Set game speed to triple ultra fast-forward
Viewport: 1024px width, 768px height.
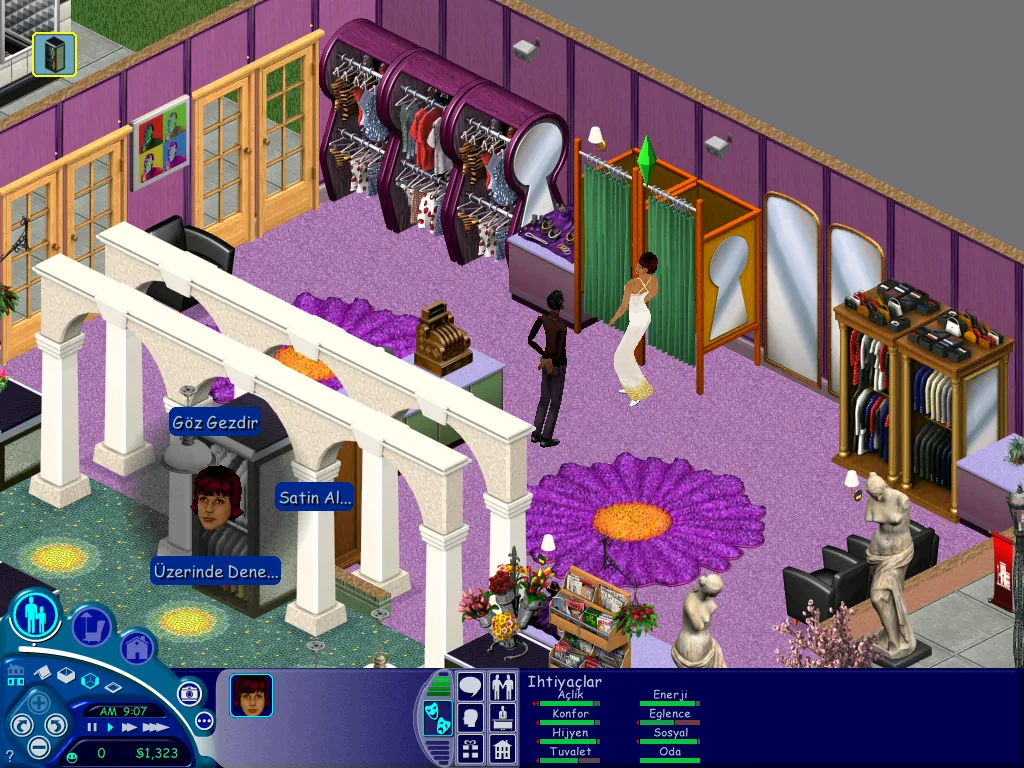[154, 728]
